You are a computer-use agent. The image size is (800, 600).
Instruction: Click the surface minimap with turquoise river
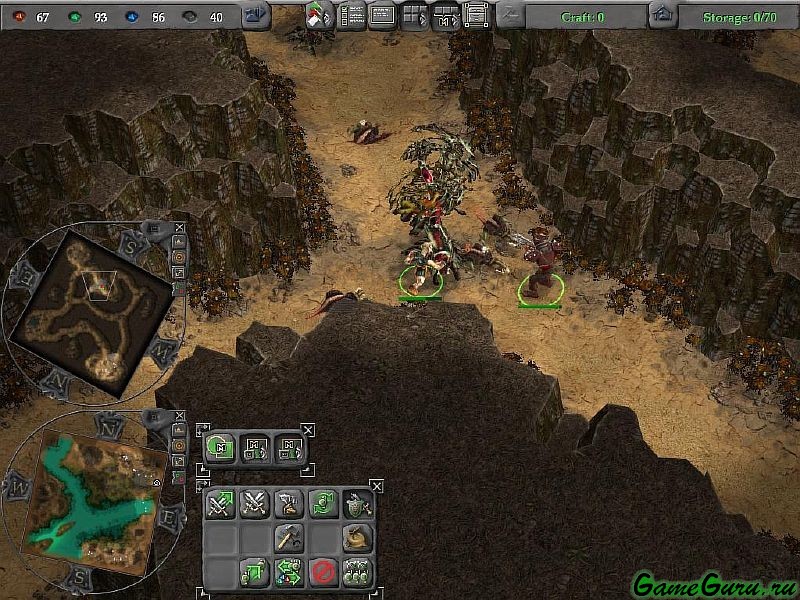coord(96,500)
